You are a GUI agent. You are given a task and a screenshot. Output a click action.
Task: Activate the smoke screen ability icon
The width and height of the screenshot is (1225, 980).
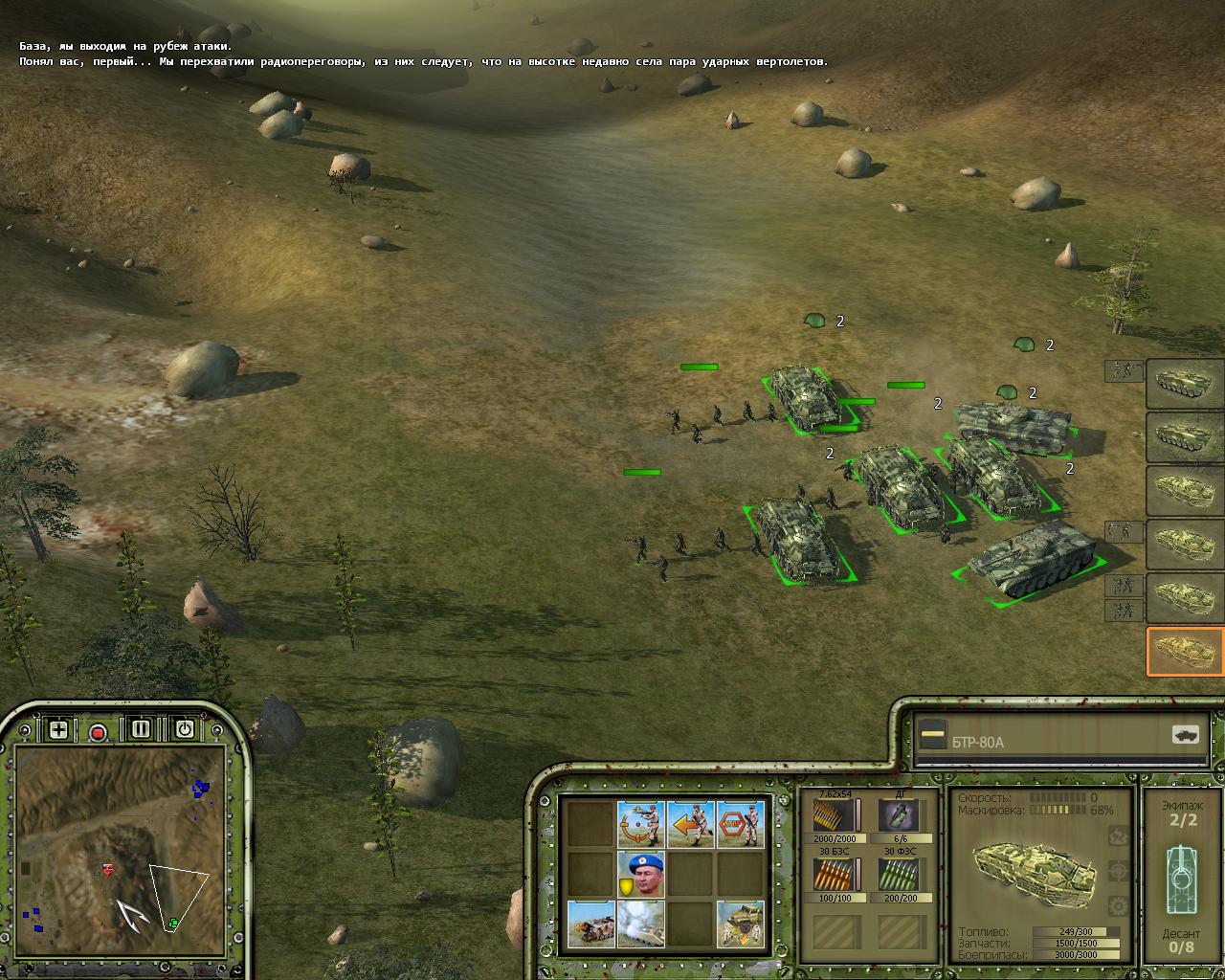tap(640, 924)
